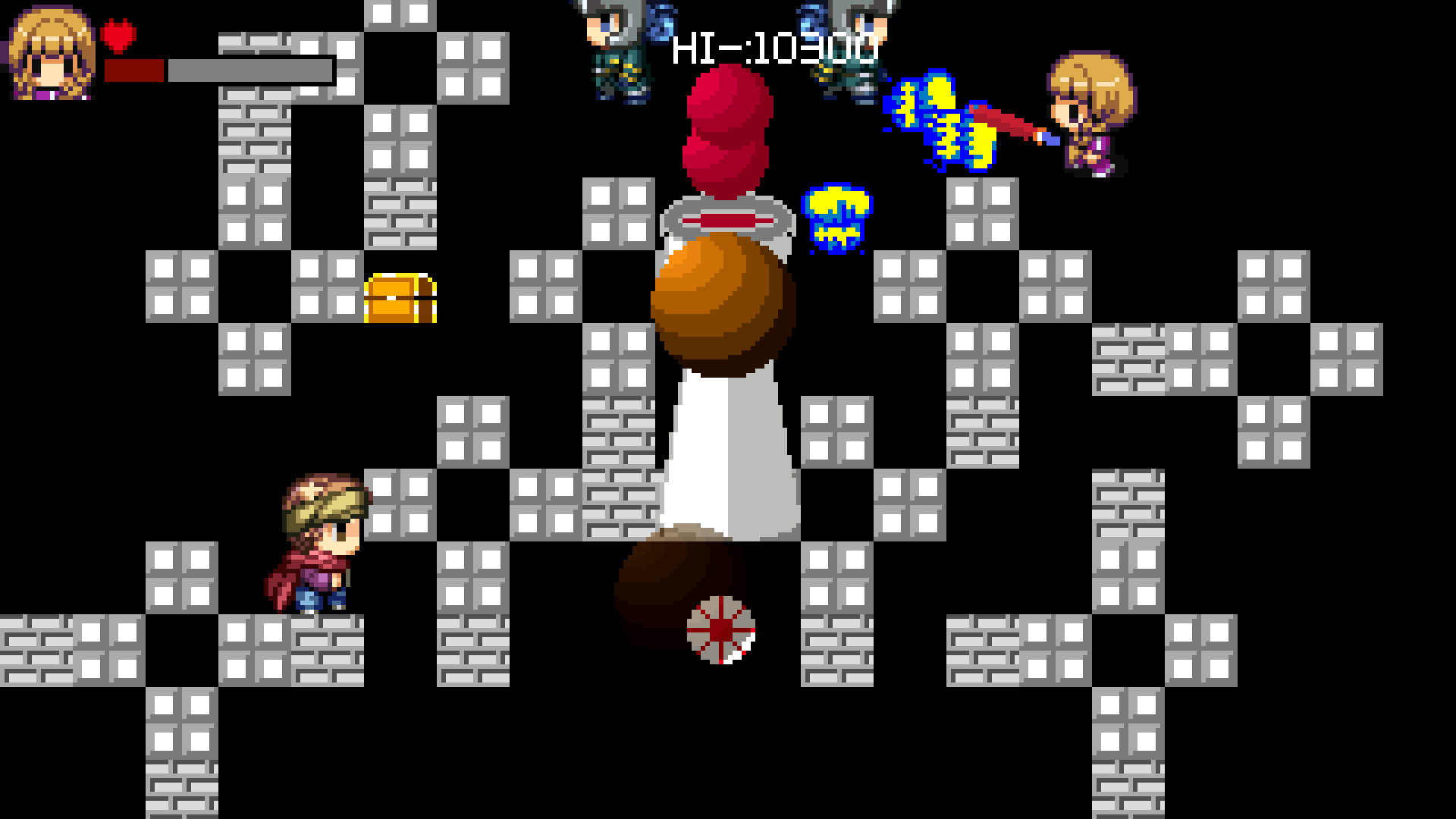Toggle the armored knight on the upper left
1456x819 pixels.
[614, 53]
